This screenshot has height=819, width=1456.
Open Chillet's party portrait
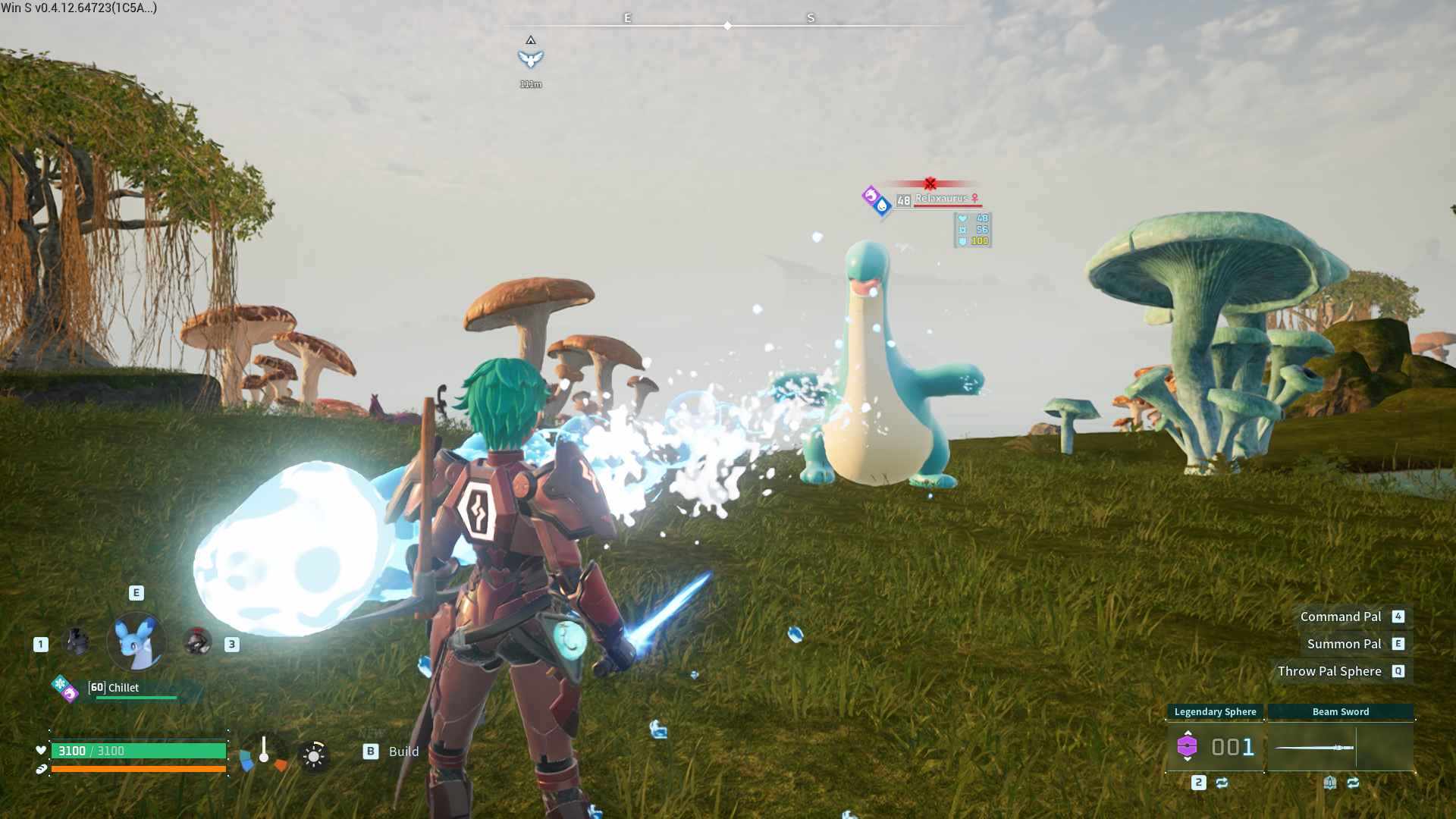coord(136,641)
